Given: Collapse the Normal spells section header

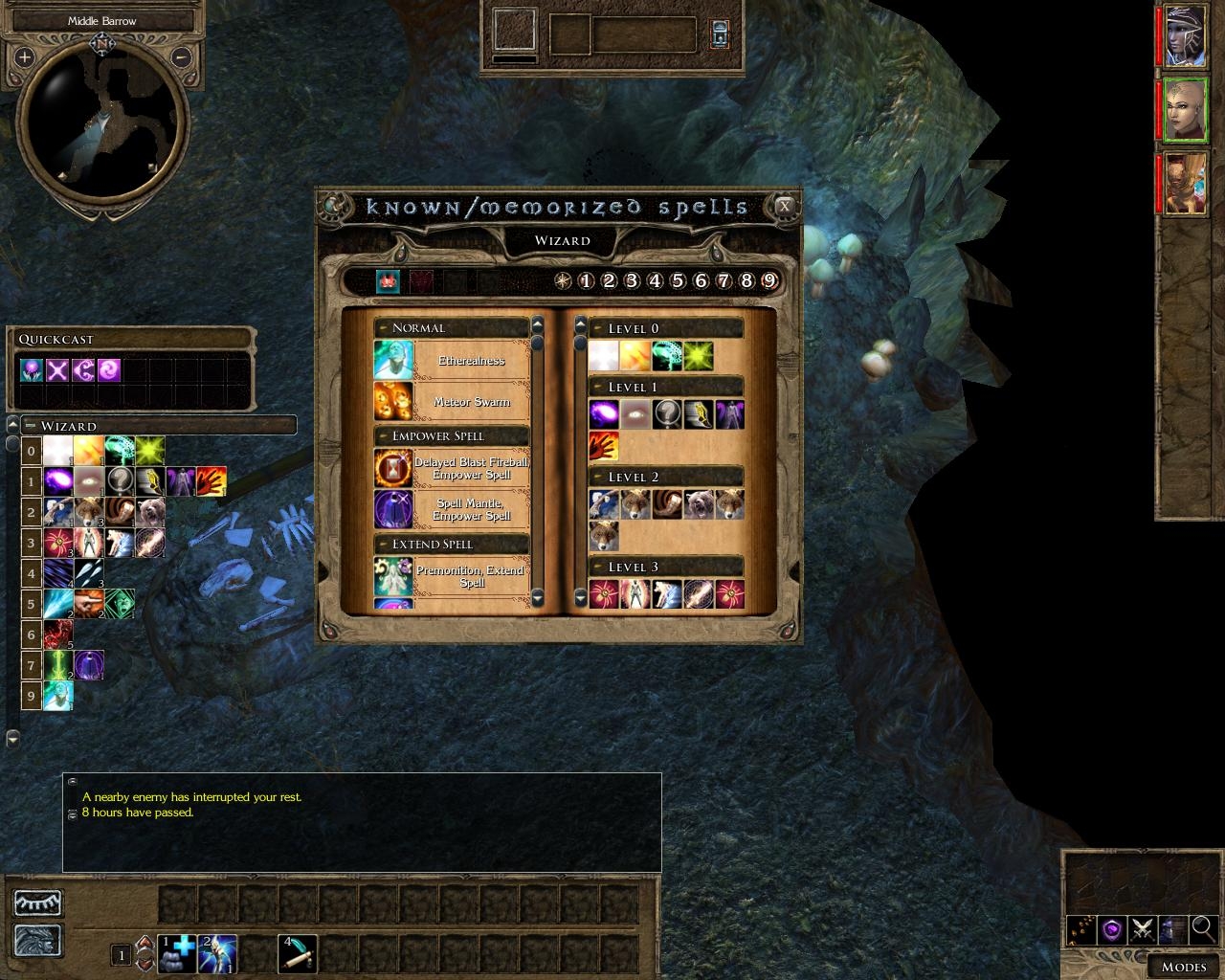Looking at the screenshot, I should click(x=383, y=328).
